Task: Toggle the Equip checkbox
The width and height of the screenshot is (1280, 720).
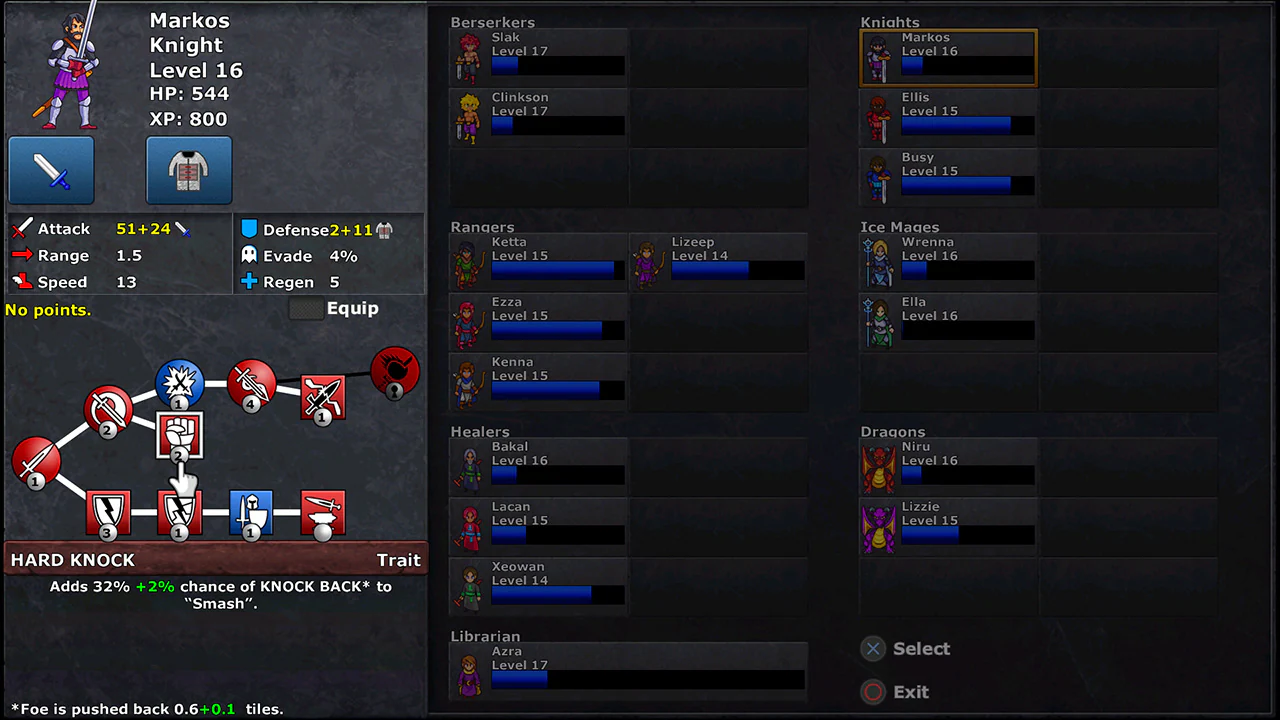Action: (307, 309)
